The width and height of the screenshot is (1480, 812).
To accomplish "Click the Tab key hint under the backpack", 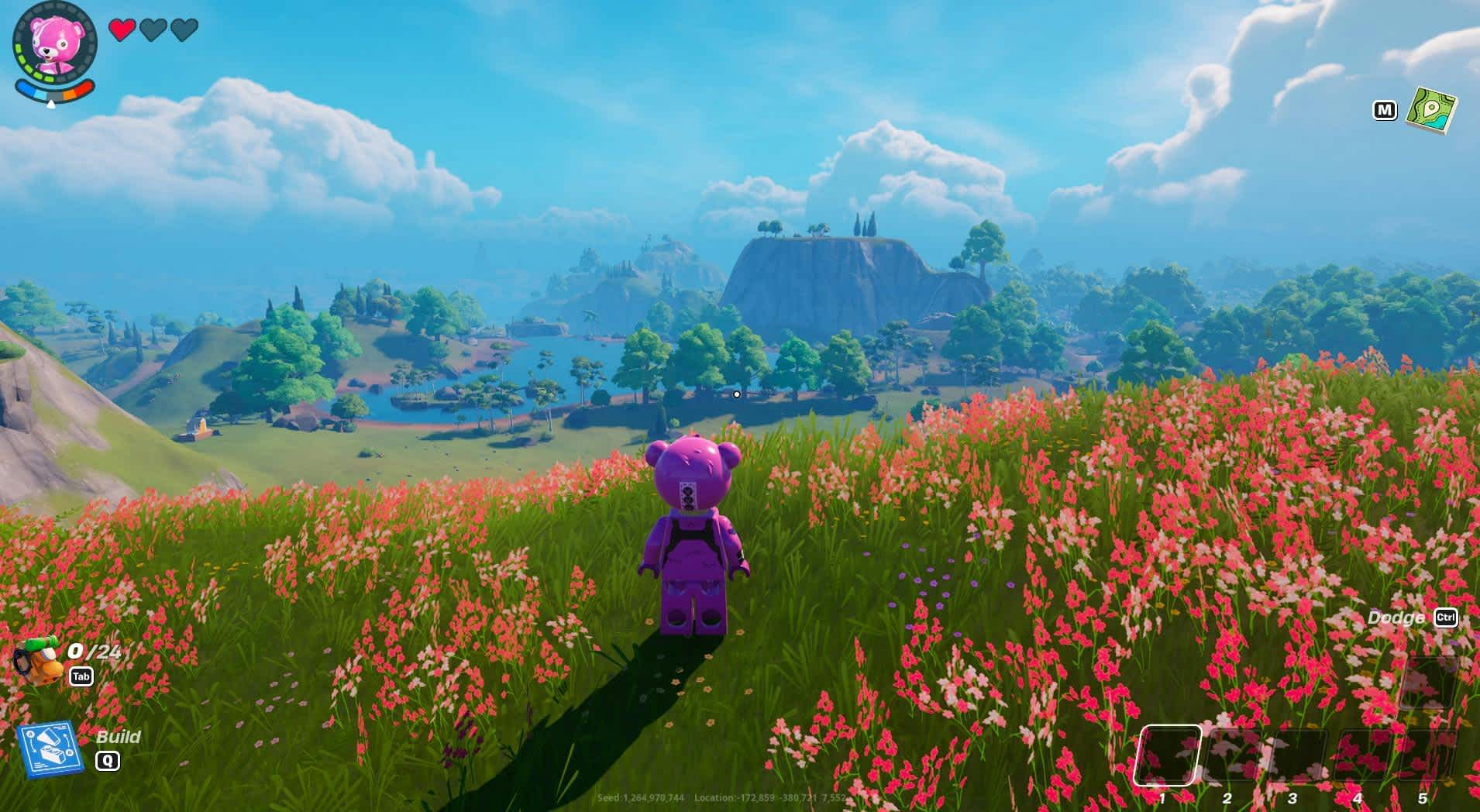I will click(82, 676).
